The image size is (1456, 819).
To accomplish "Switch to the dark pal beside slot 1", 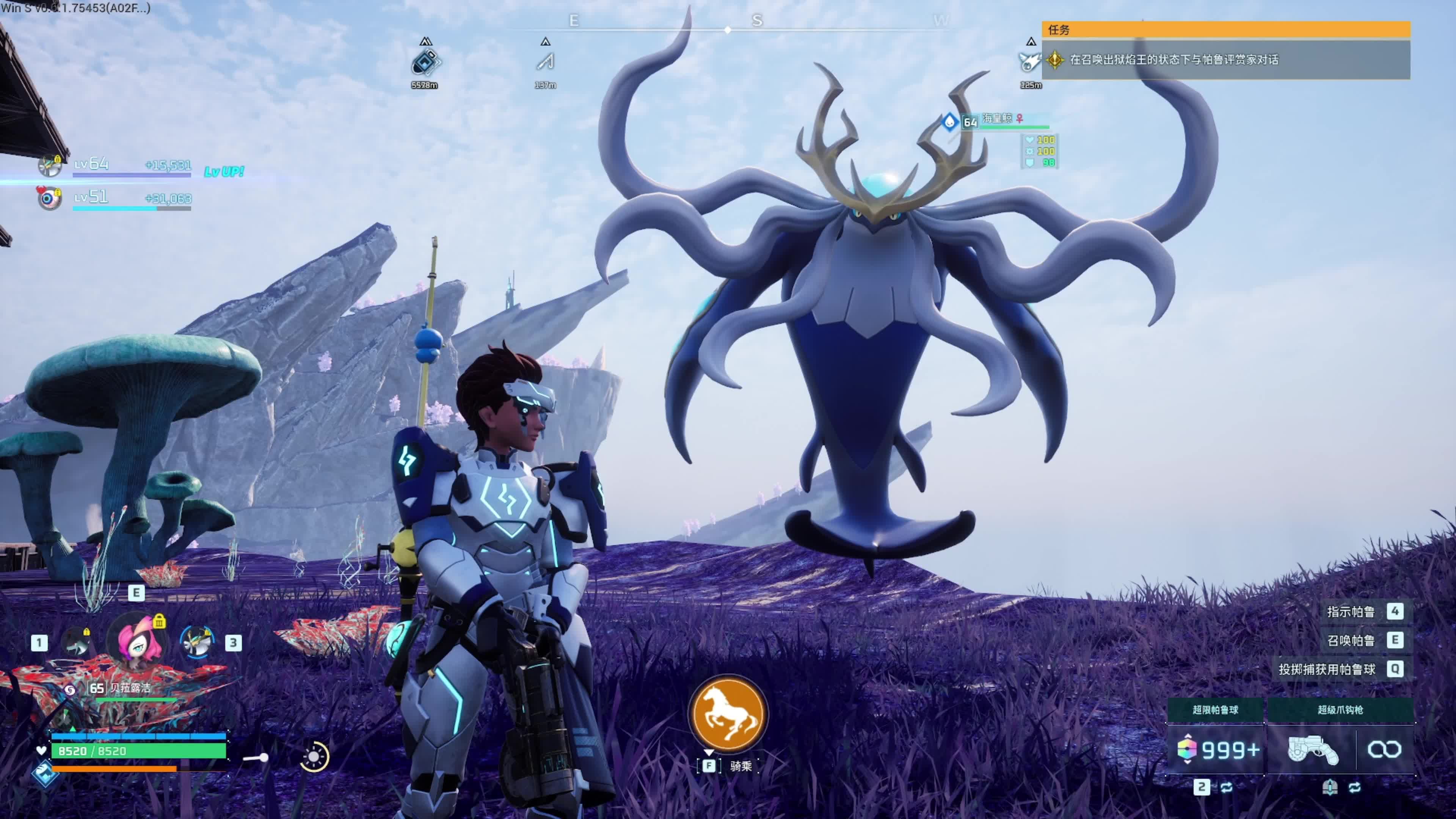I will pos(76,642).
